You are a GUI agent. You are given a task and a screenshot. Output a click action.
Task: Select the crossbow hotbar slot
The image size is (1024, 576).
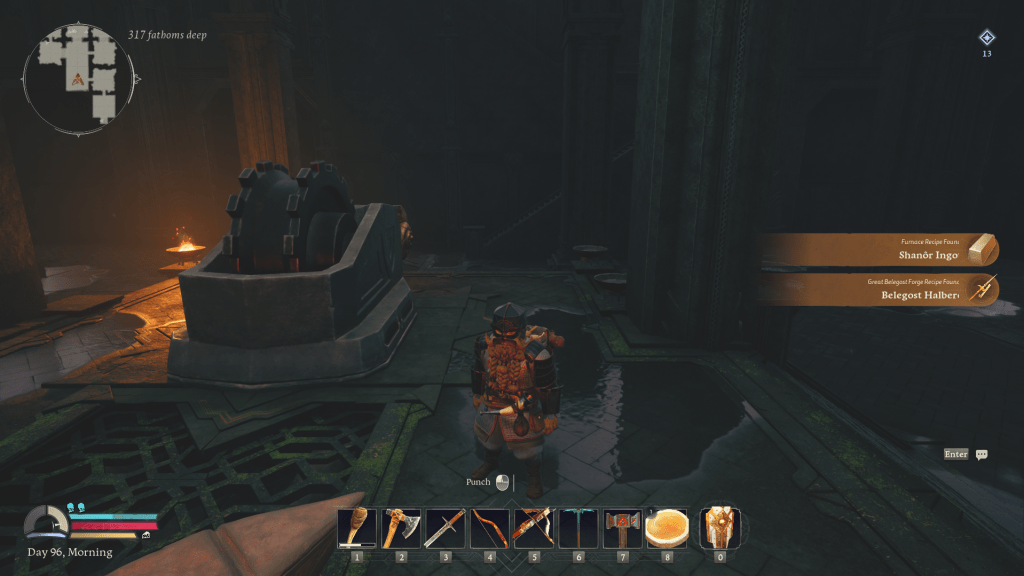point(533,527)
